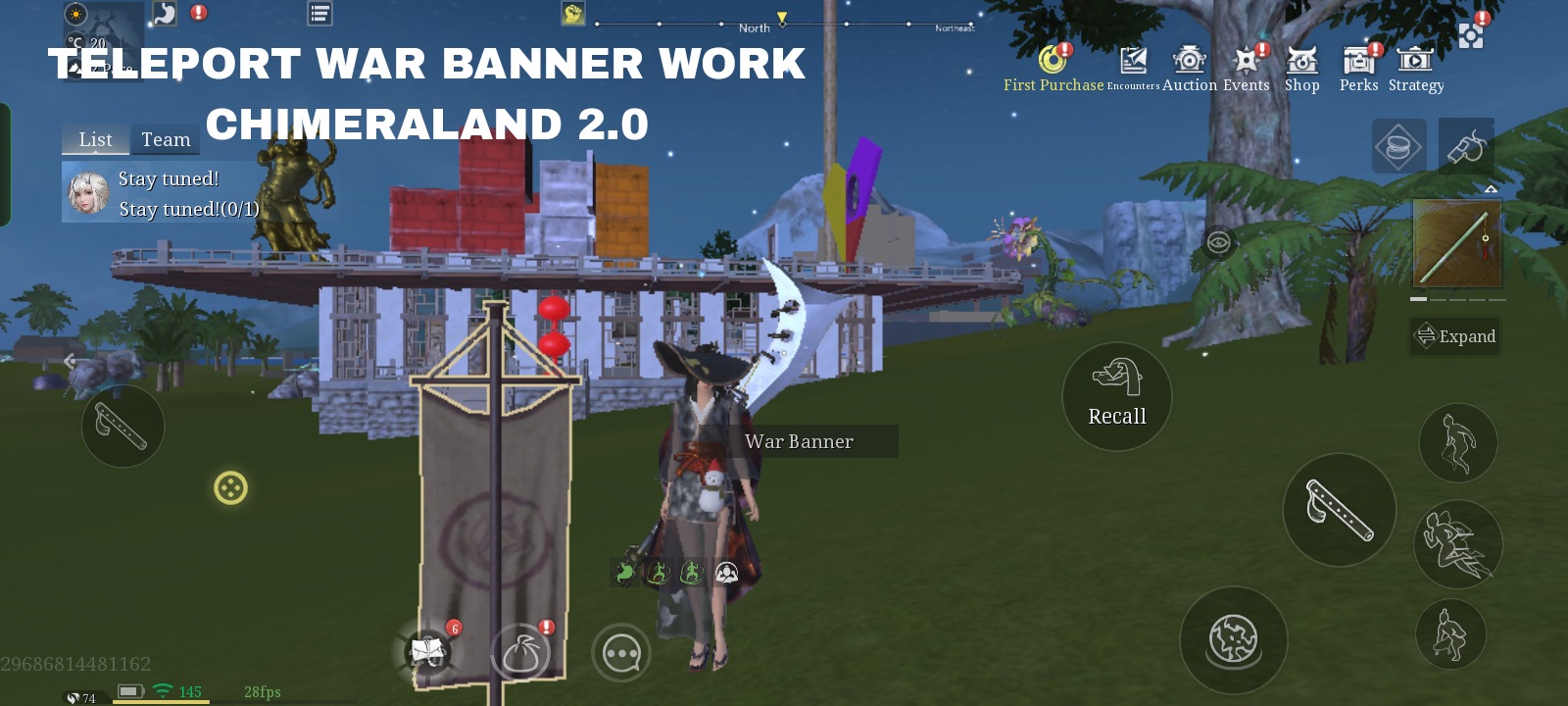Toggle the eye visibility icon
Screen dimensions: 1568x706
[1218, 242]
